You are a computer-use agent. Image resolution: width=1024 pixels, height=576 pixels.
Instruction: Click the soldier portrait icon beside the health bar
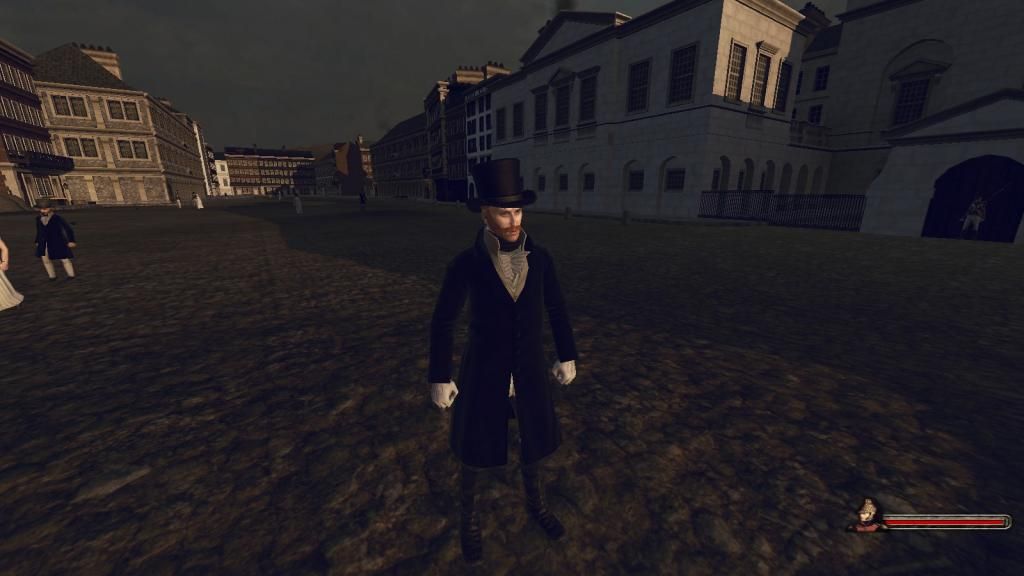click(x=866, y=515)
